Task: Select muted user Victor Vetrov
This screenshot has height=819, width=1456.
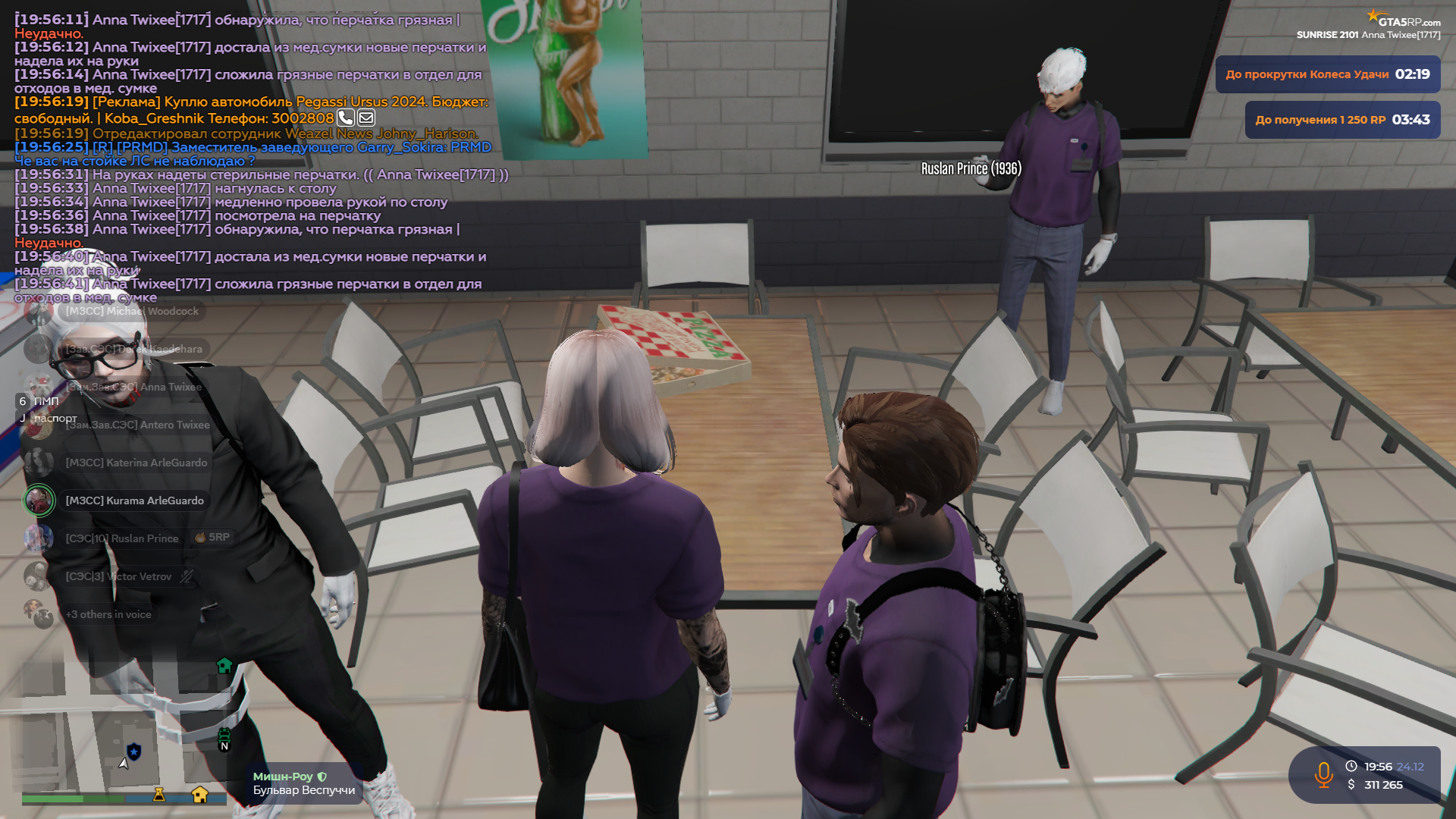Action: click(x=118, y=576)
